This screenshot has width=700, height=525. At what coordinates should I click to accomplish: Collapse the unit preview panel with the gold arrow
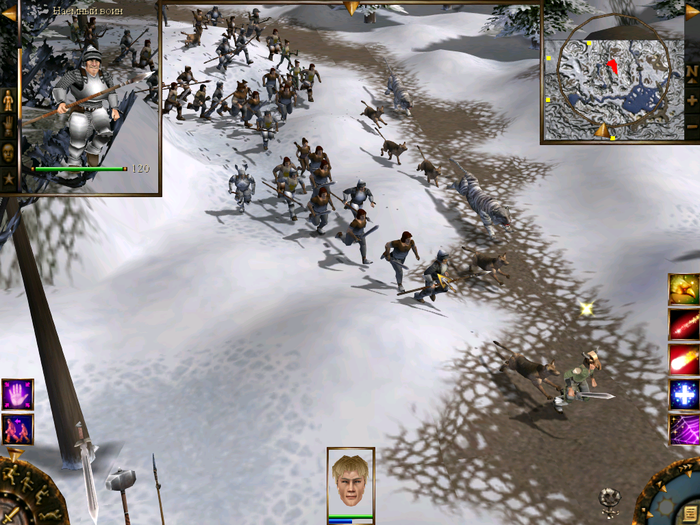tap(9, 13)
